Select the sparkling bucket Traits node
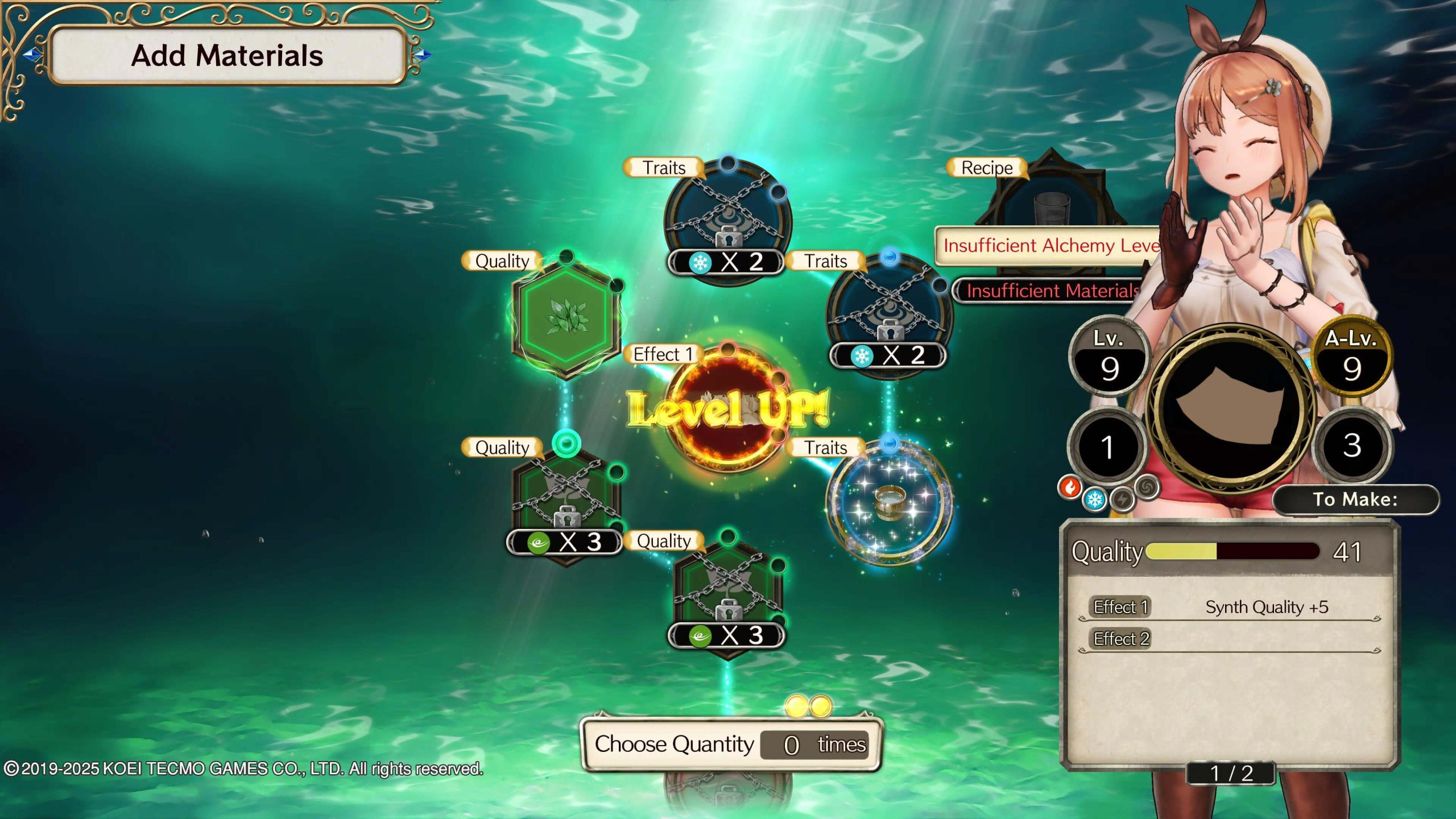Screen dimensions: 1456x819 pos(889,502)
